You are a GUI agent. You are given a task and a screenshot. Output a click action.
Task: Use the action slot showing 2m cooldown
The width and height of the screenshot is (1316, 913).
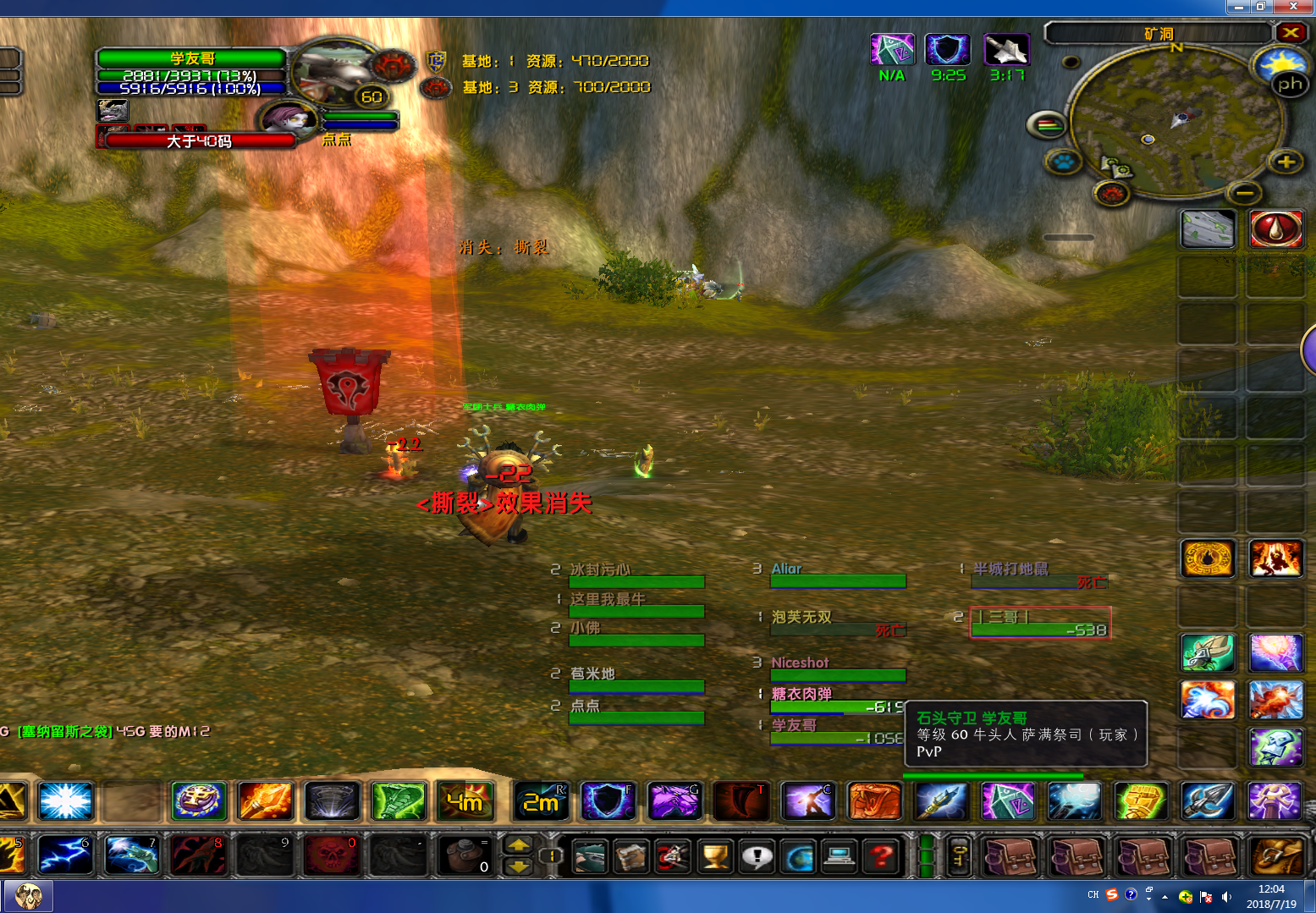point(542,801)
